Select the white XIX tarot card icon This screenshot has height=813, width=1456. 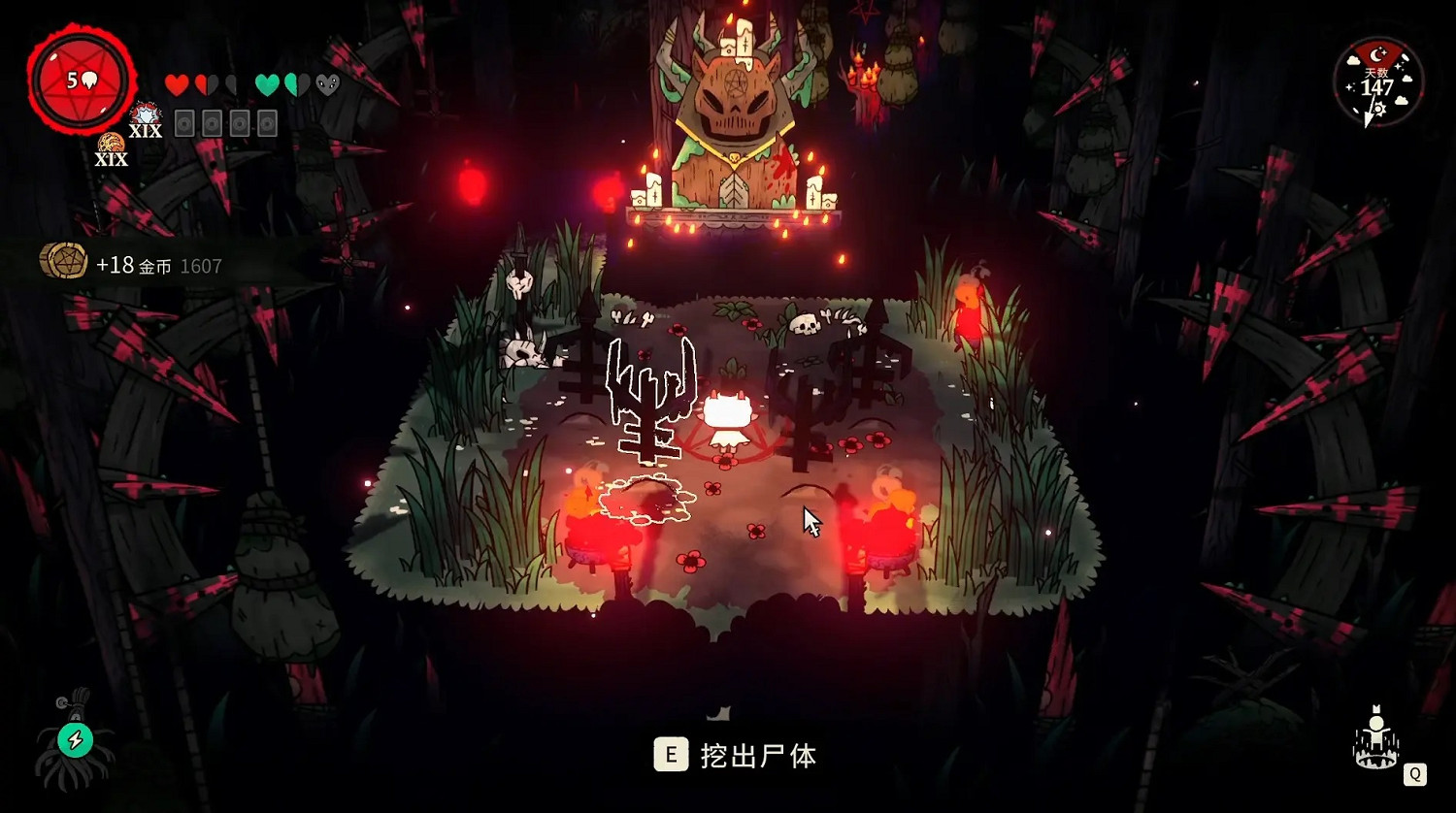coord(145,118)
